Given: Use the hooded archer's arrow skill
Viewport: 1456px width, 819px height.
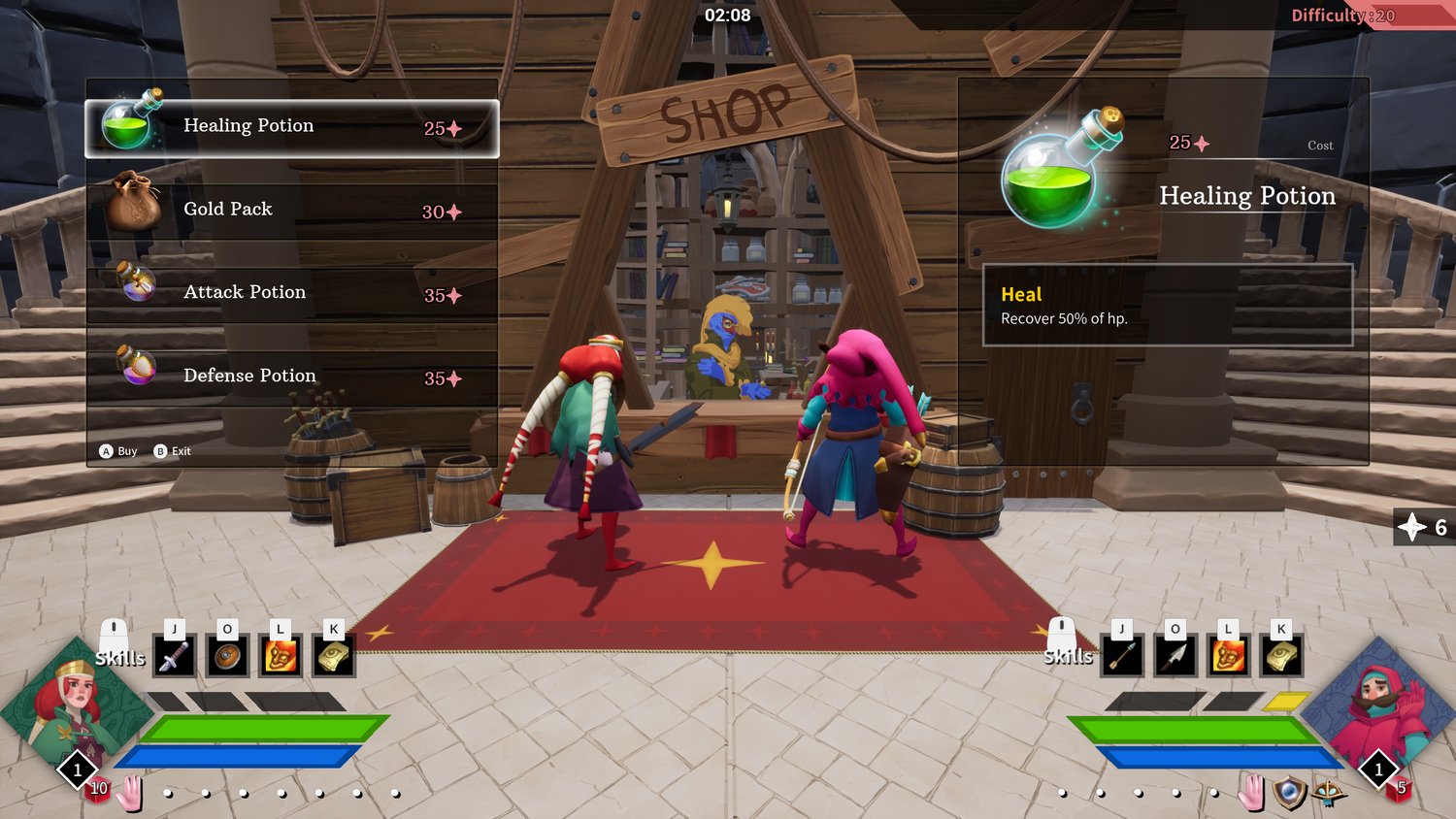Looking at the screenshot, I should [1122, 657].
